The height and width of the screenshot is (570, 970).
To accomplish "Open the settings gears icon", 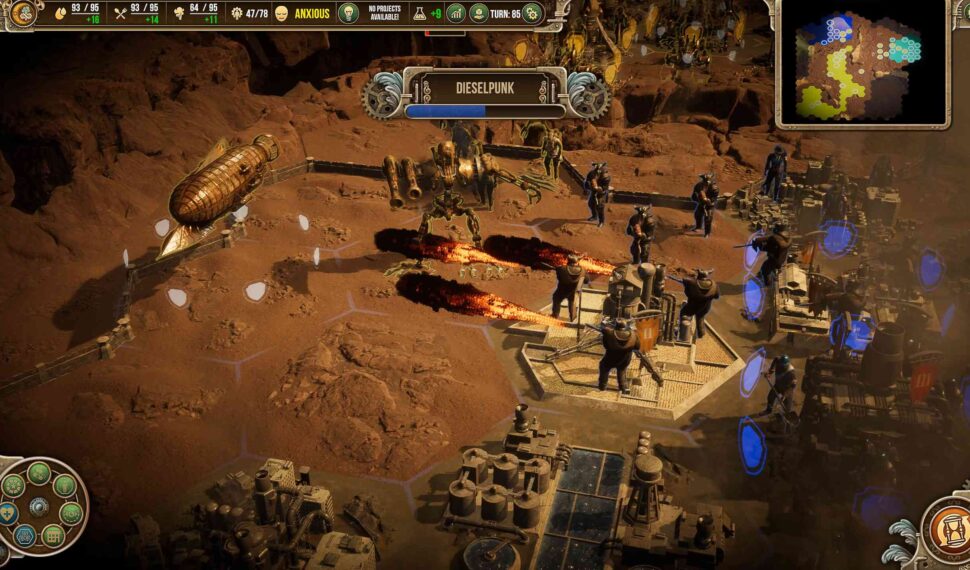I will click(x=532, y=13).
